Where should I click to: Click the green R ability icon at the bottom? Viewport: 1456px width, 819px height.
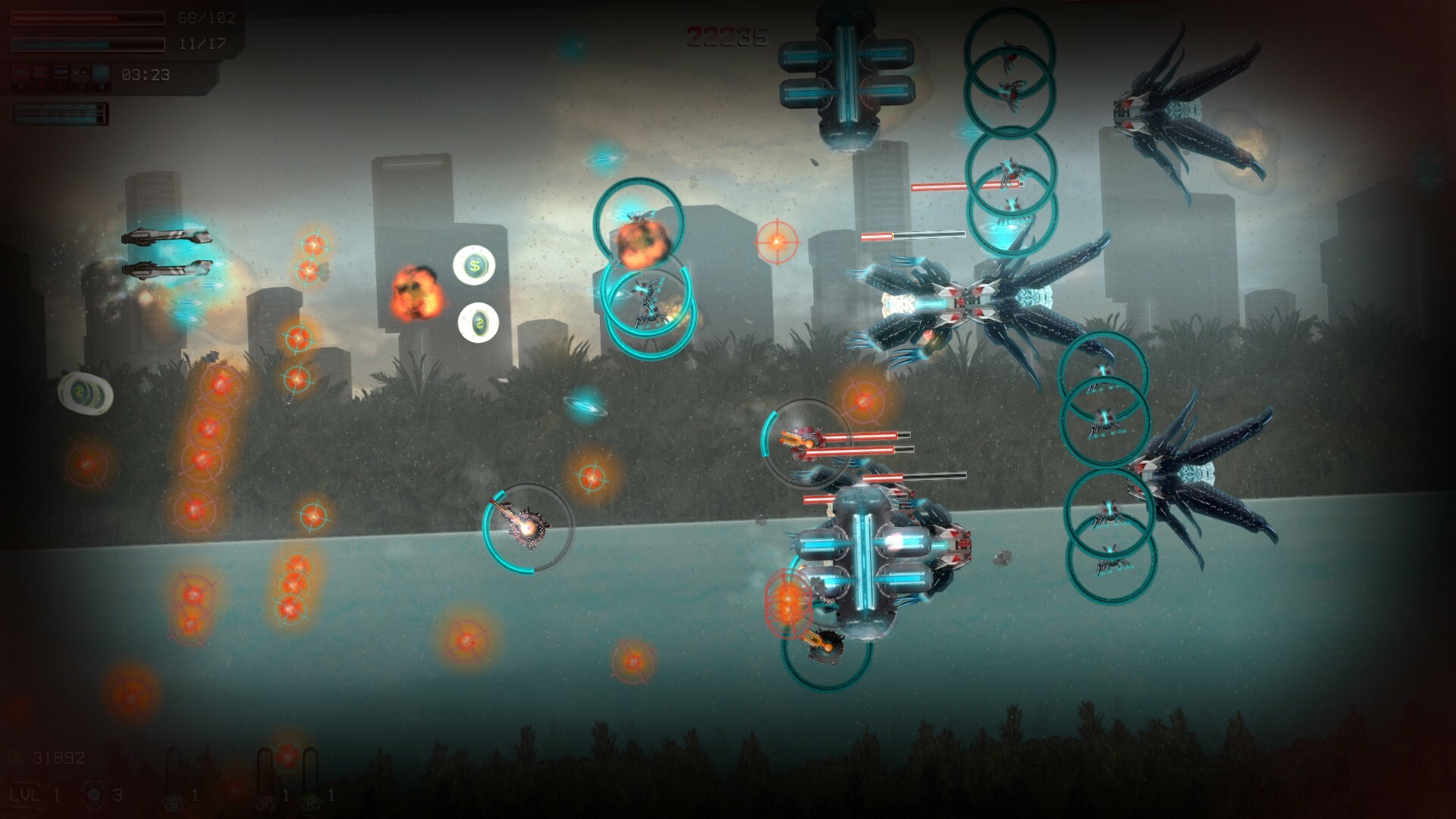311,802
